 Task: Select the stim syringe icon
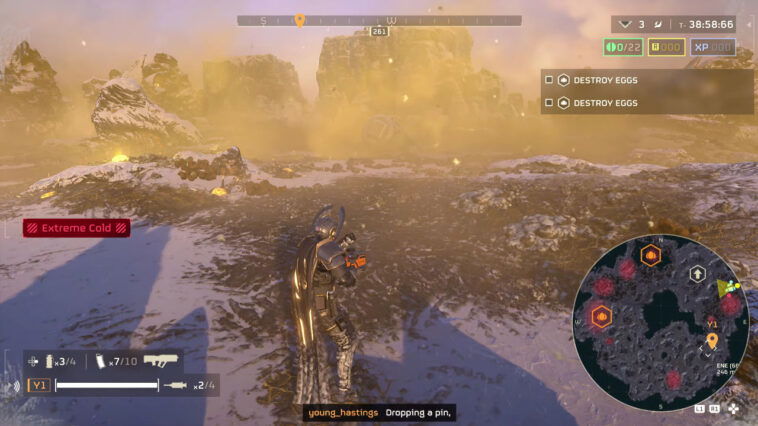pos(177,385)
